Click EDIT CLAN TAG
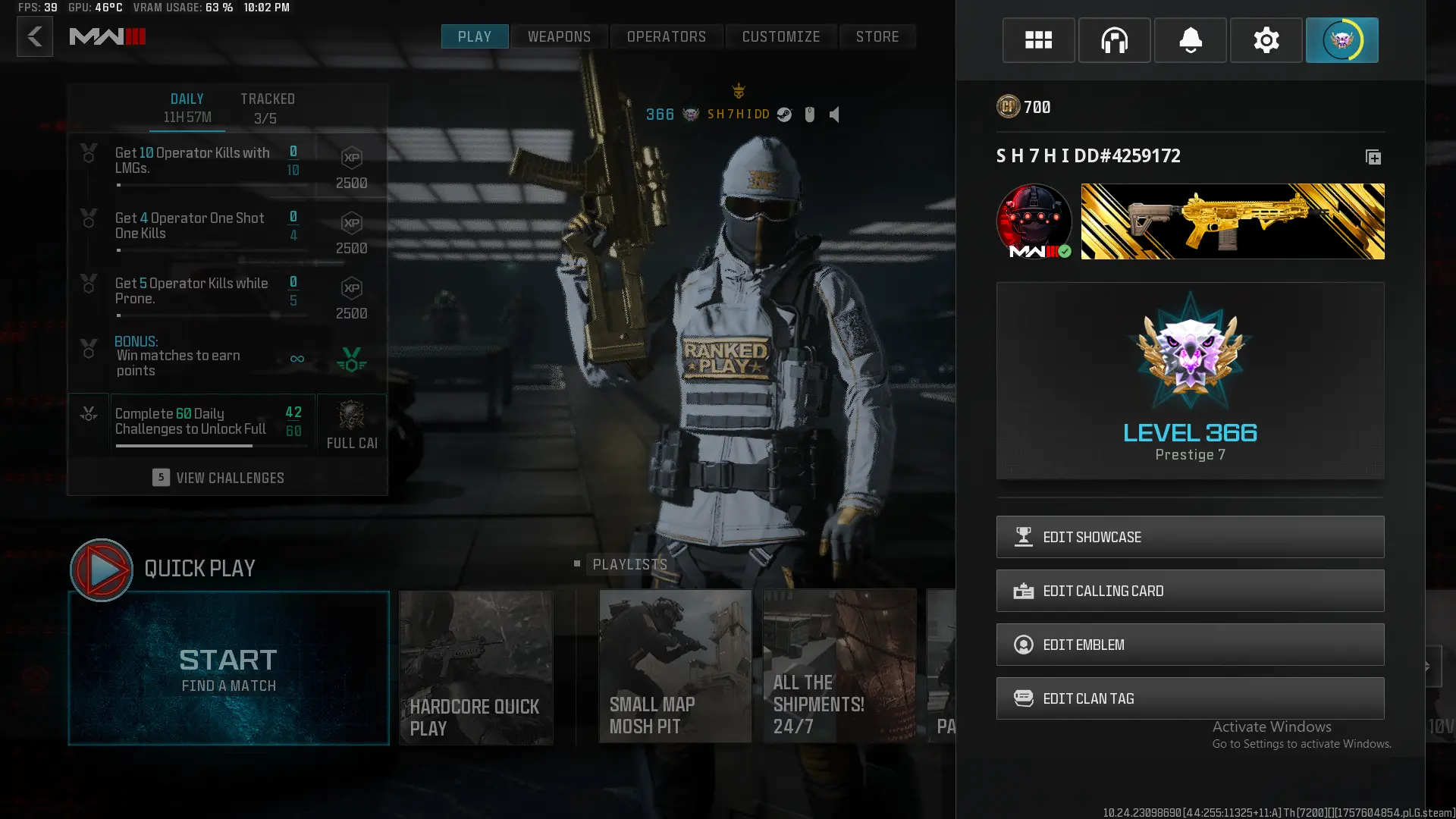Screen dimensions: 1456x819 (1190, 698)
